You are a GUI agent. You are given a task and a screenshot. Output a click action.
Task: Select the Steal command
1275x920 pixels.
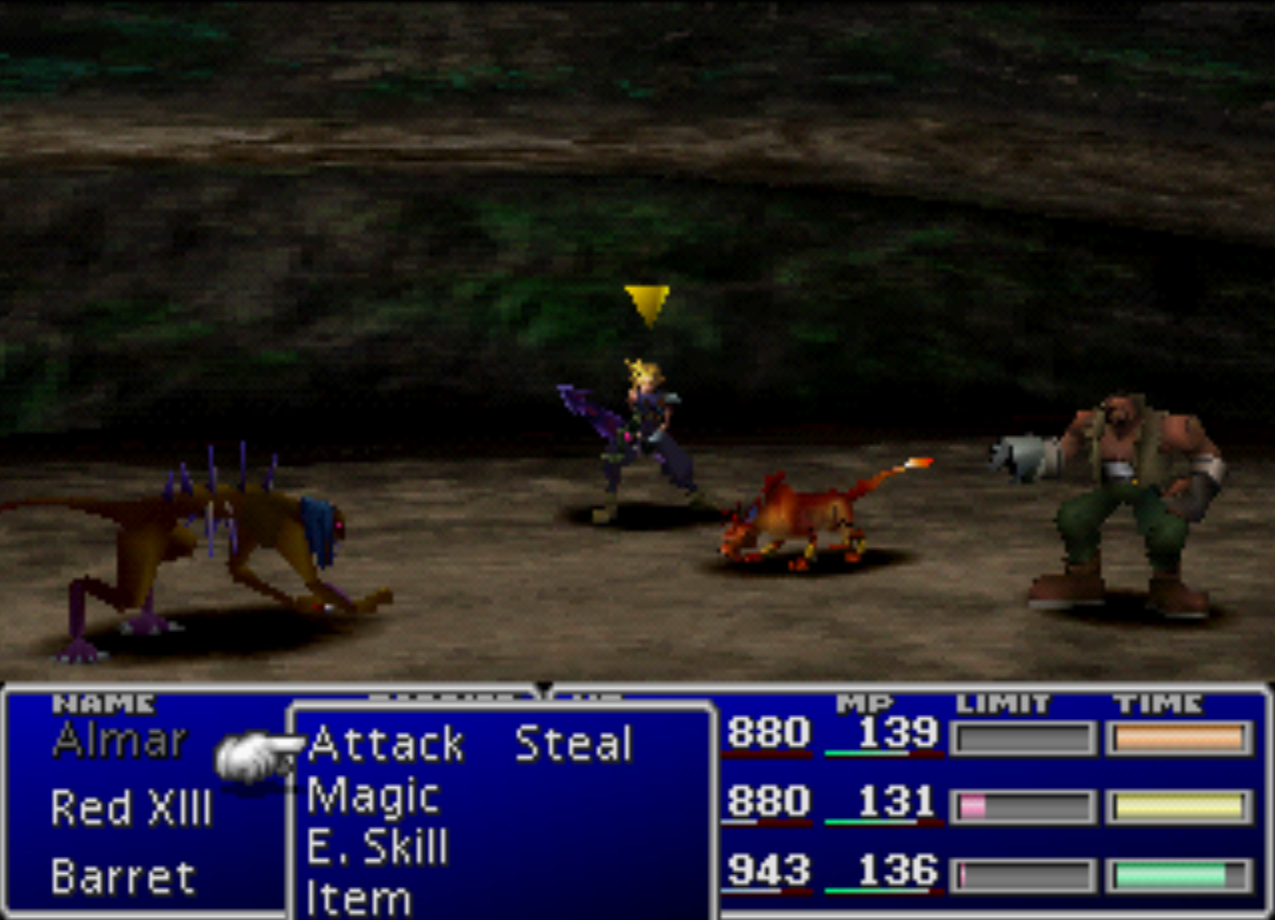pos(573,744)
